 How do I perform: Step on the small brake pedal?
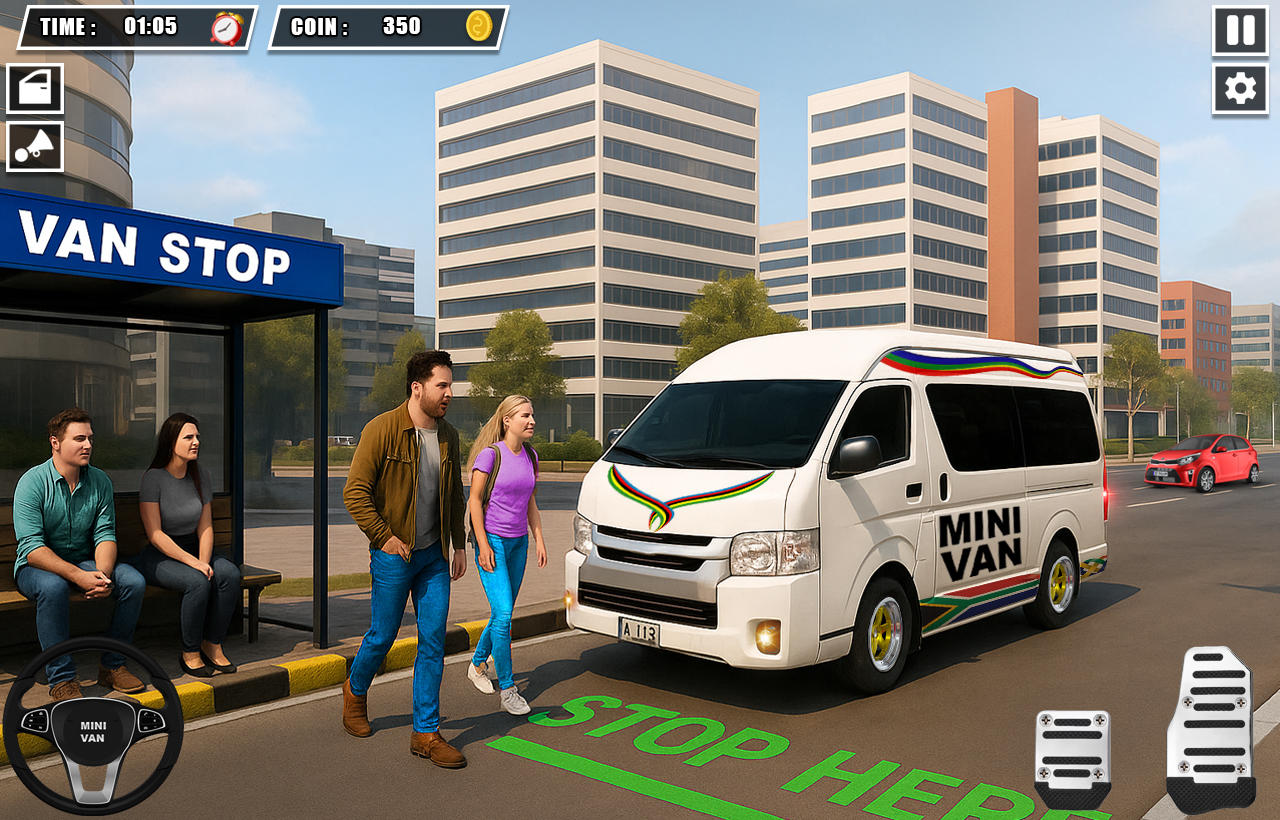pyautogui.click(x=1072, y=755)
